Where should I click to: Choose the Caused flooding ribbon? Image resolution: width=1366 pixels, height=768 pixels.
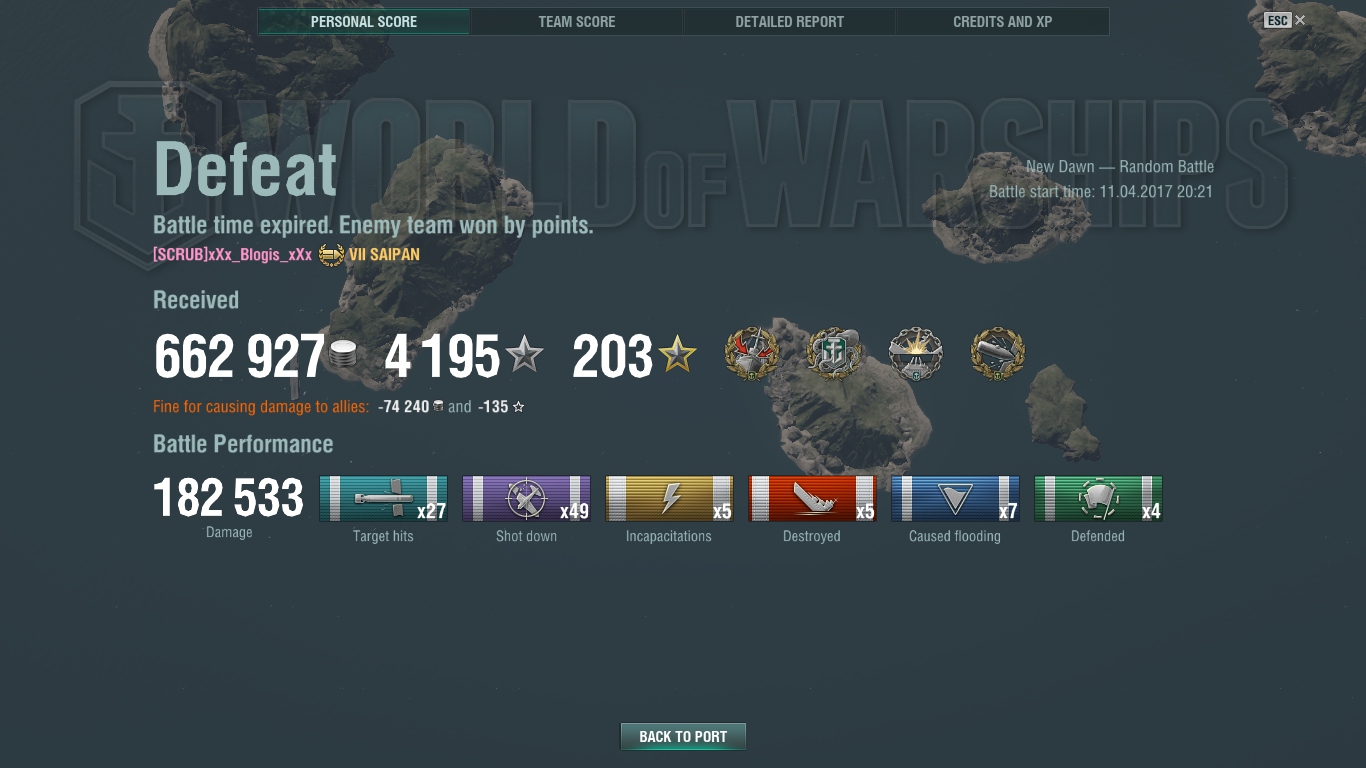(955, 498)
